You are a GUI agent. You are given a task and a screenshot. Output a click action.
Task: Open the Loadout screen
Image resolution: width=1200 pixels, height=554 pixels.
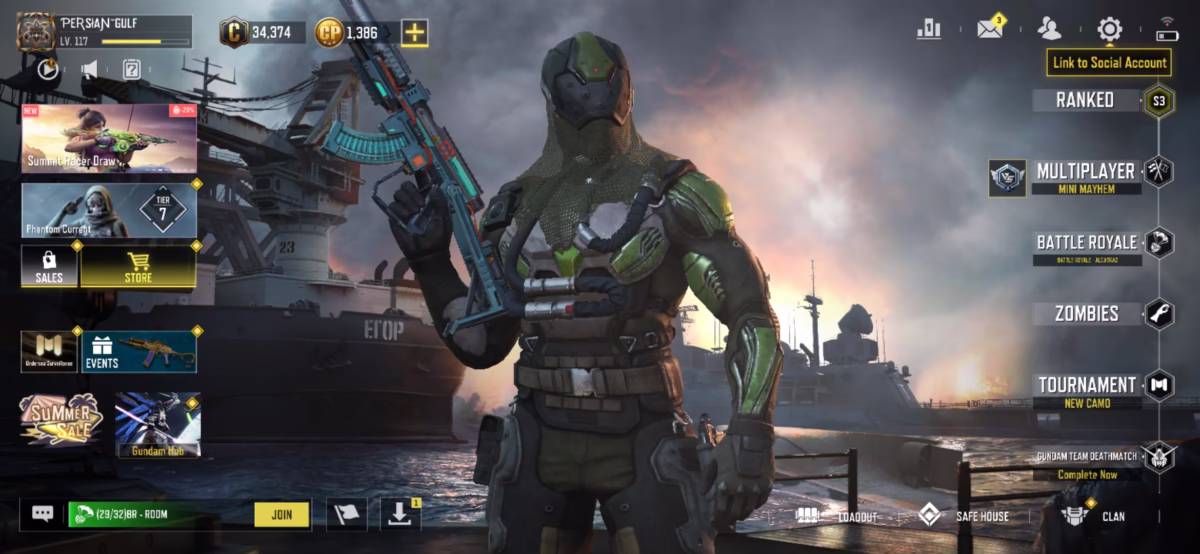click(838, 516)
